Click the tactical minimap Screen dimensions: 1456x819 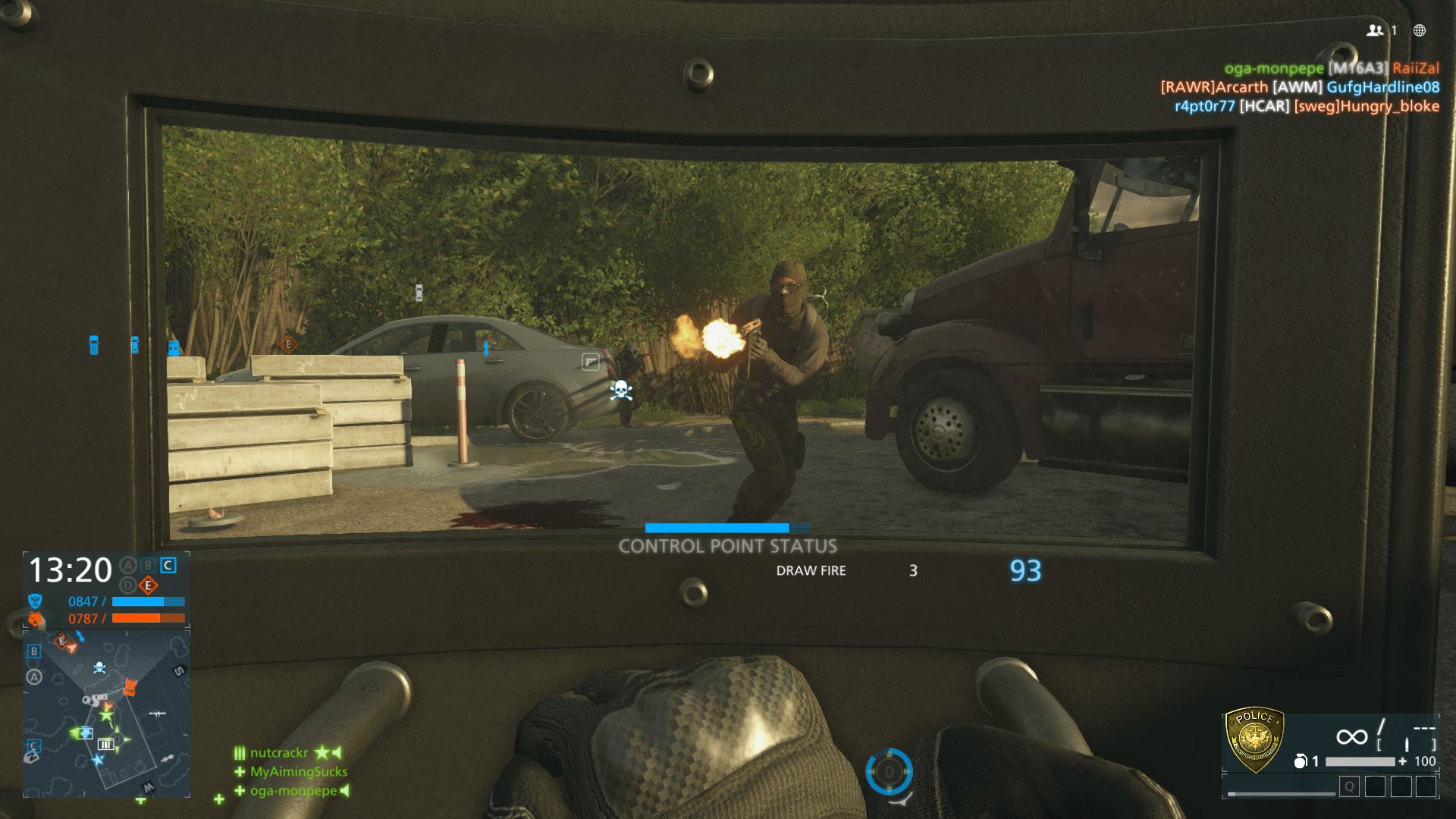(106, 713)
